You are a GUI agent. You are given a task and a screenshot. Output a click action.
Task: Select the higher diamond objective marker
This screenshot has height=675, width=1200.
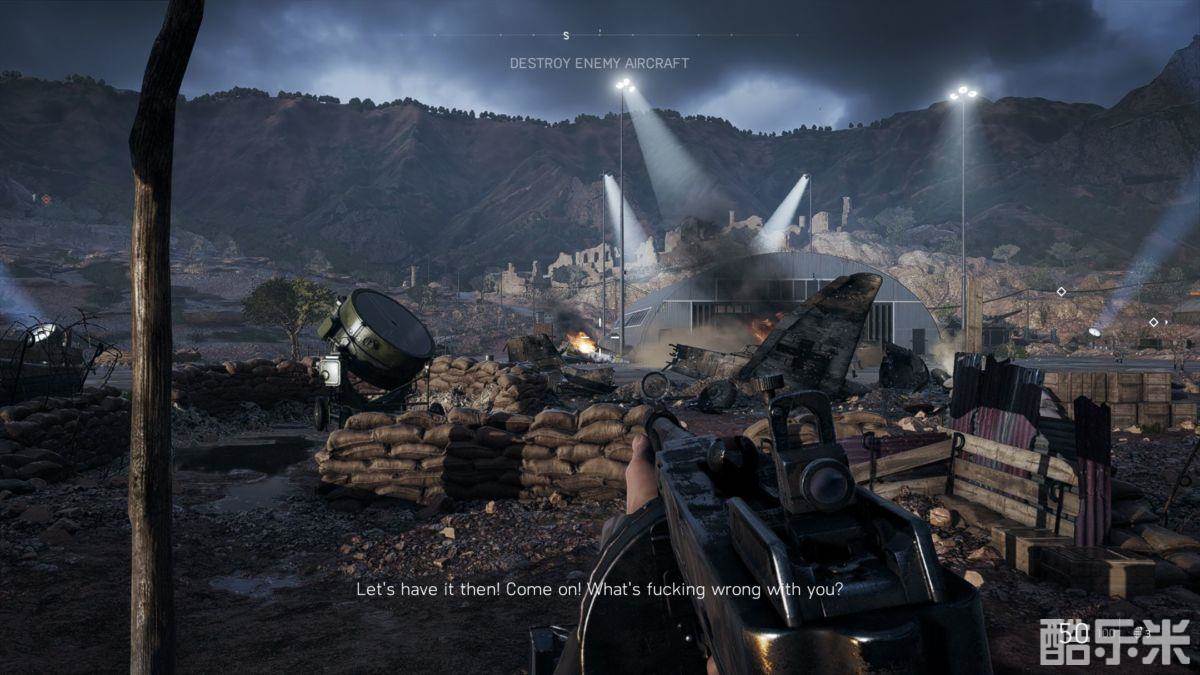1060,292
